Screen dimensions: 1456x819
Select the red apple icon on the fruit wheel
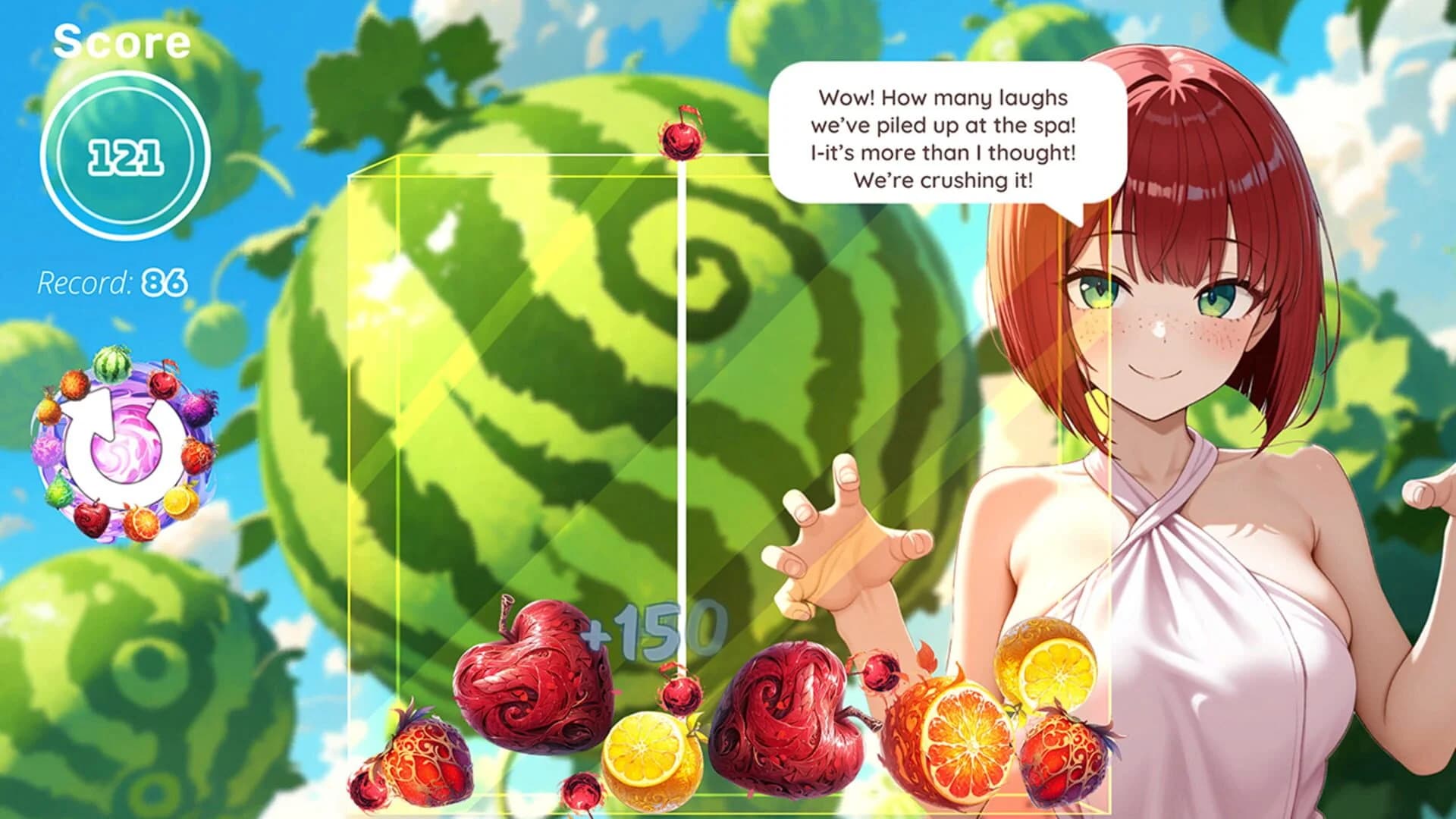[x=92, y=519]
